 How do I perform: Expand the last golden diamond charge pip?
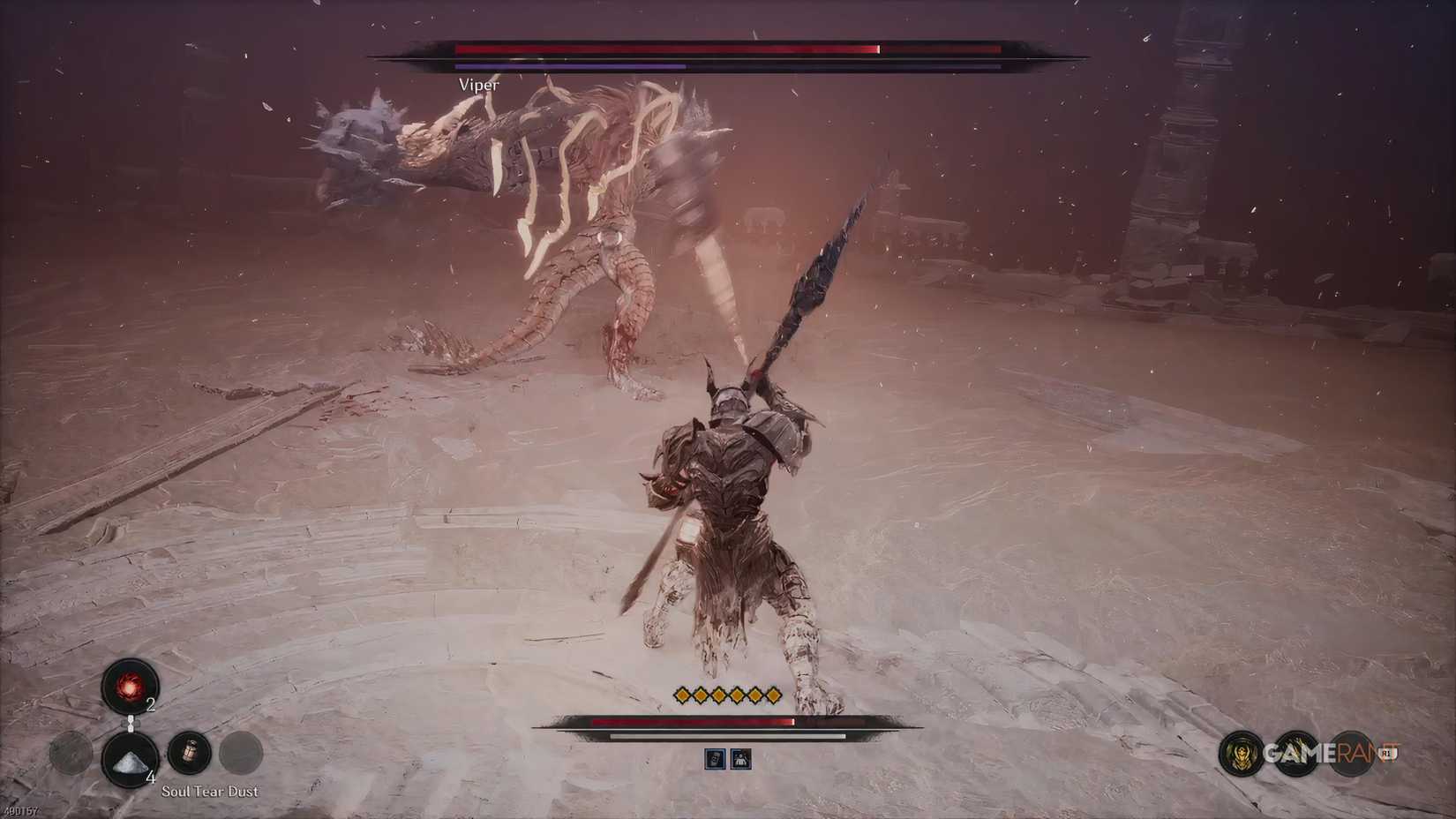(x=774, y=695)
